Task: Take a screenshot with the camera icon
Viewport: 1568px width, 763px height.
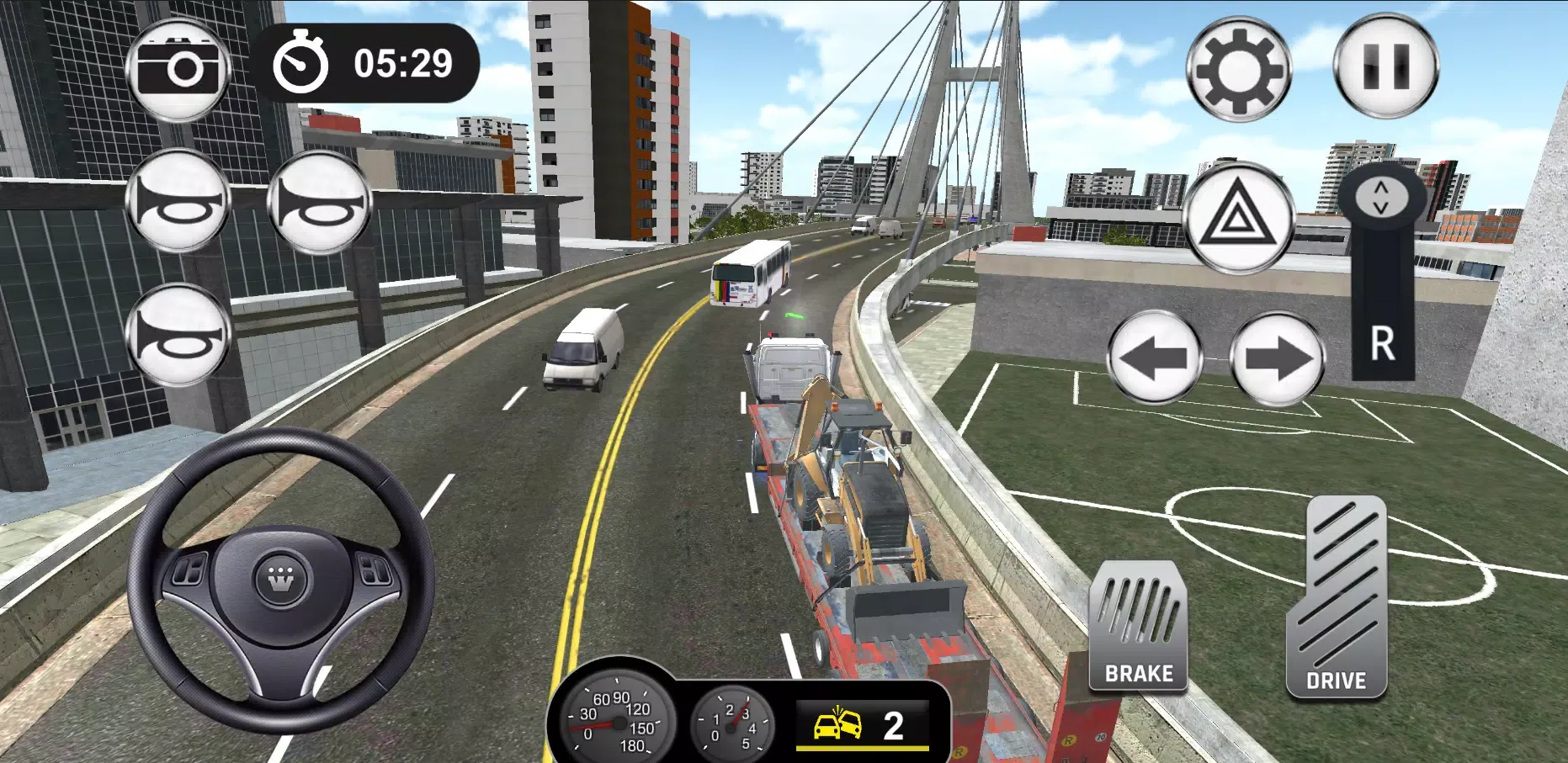Action: 179,62
